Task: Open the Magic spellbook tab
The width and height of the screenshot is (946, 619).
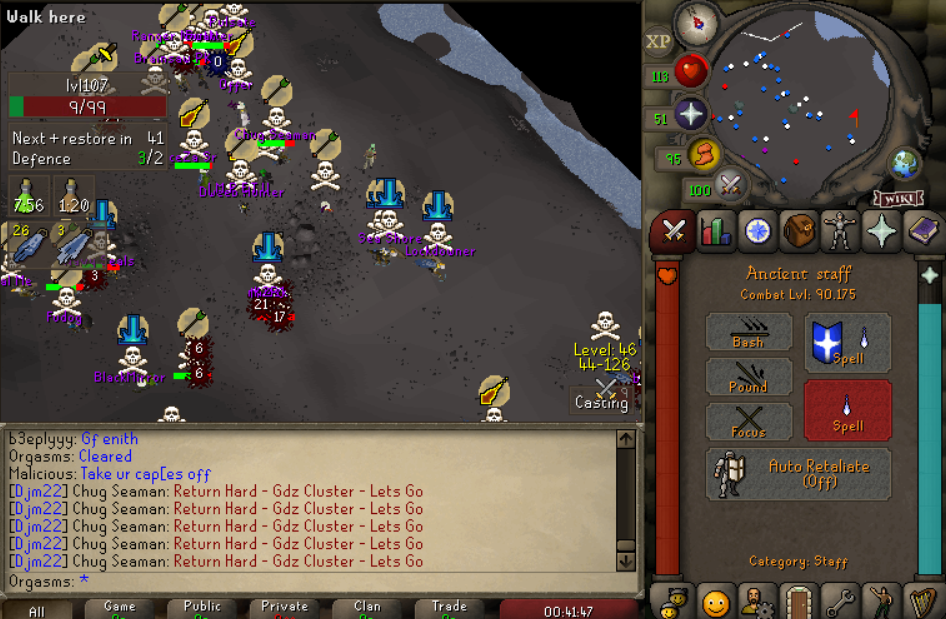Action: [924, 231]
